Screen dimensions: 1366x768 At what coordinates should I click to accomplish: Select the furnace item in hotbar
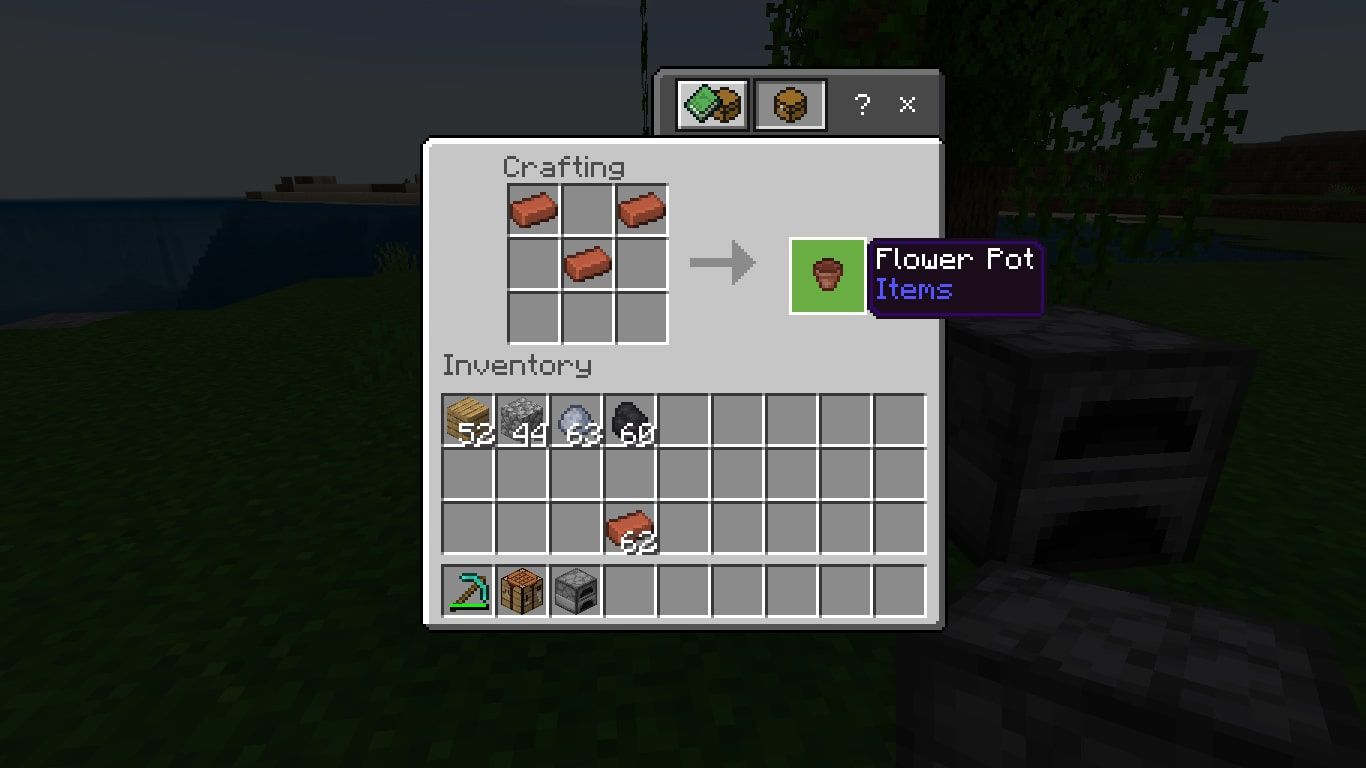pyautogui.click(x=574, y=590)
